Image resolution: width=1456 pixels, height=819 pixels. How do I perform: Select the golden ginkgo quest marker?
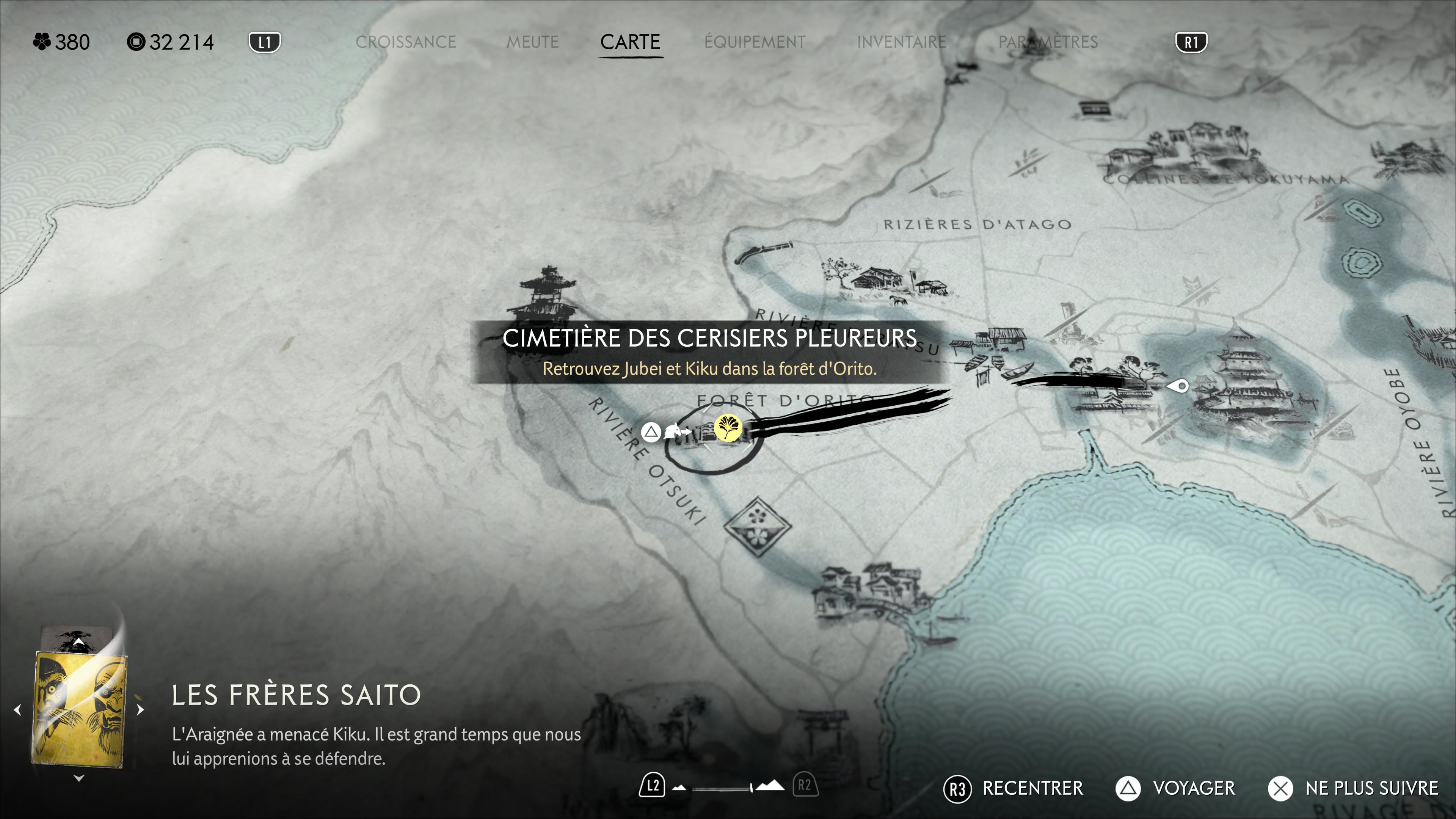click(x=728, y=427)
